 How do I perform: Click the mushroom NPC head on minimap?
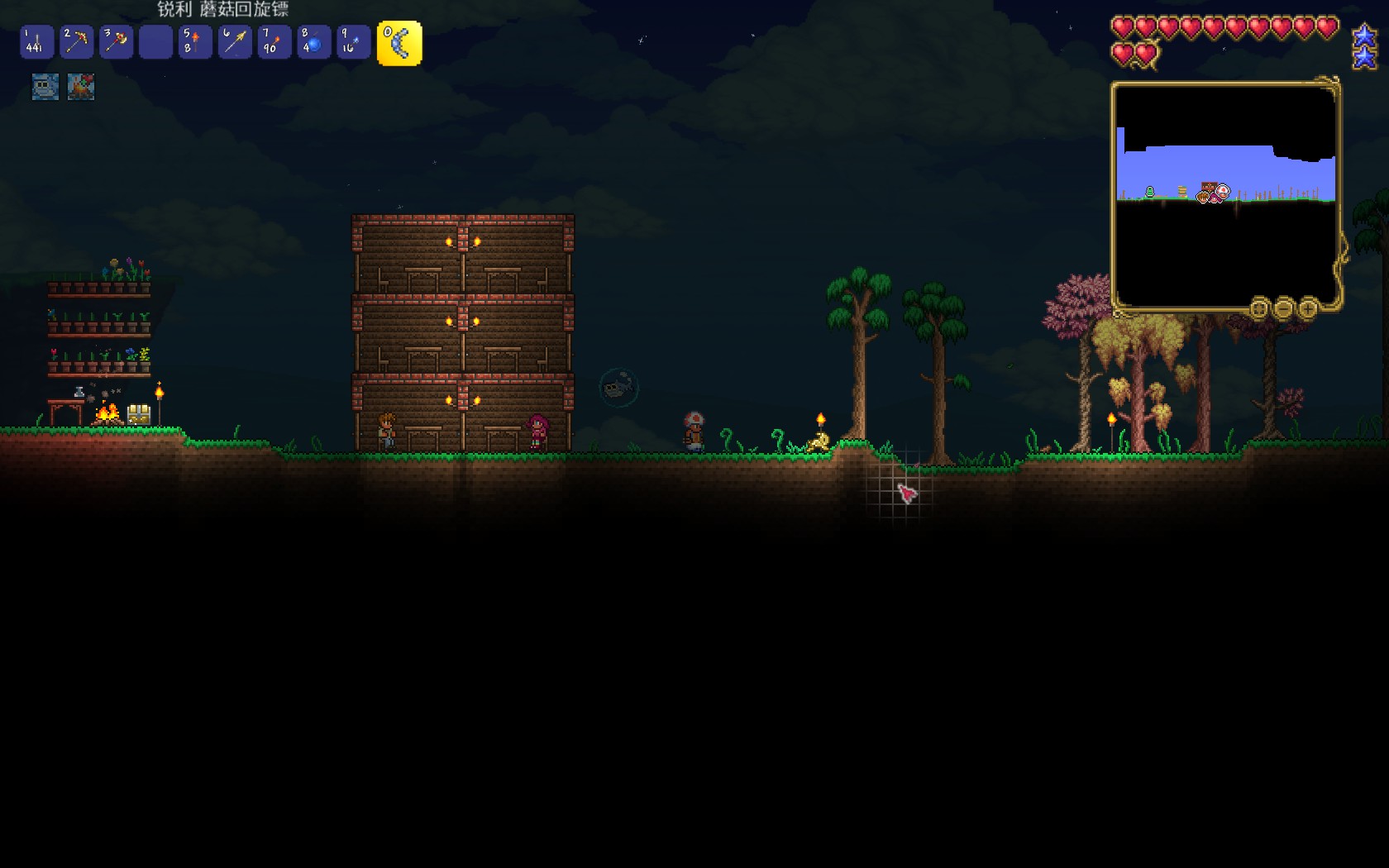click(x=1223, y=192)
